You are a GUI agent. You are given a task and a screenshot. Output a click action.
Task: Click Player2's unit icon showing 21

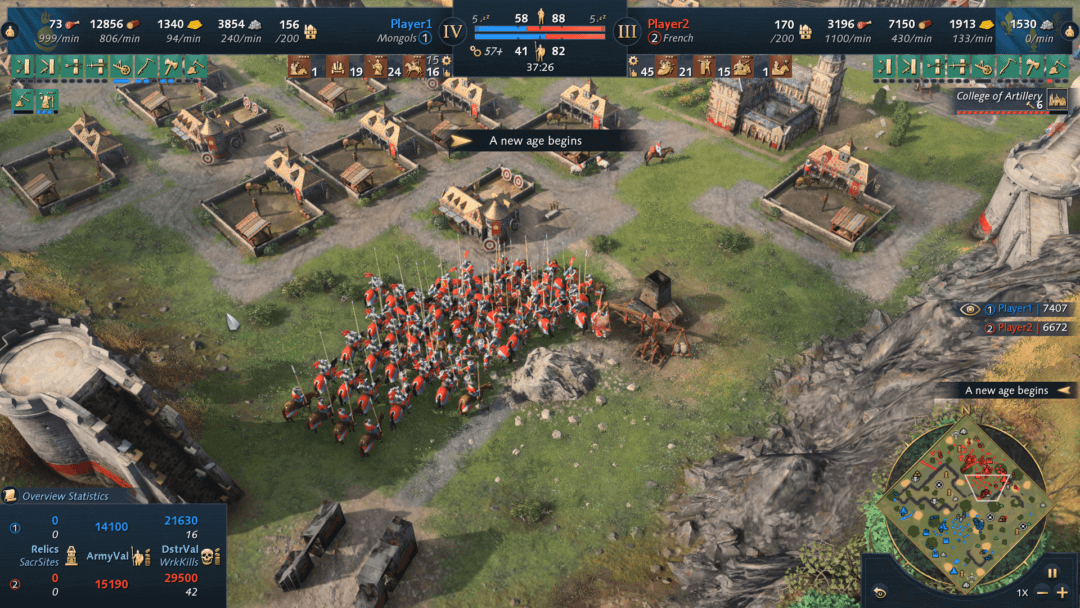[x=704, y=68]
